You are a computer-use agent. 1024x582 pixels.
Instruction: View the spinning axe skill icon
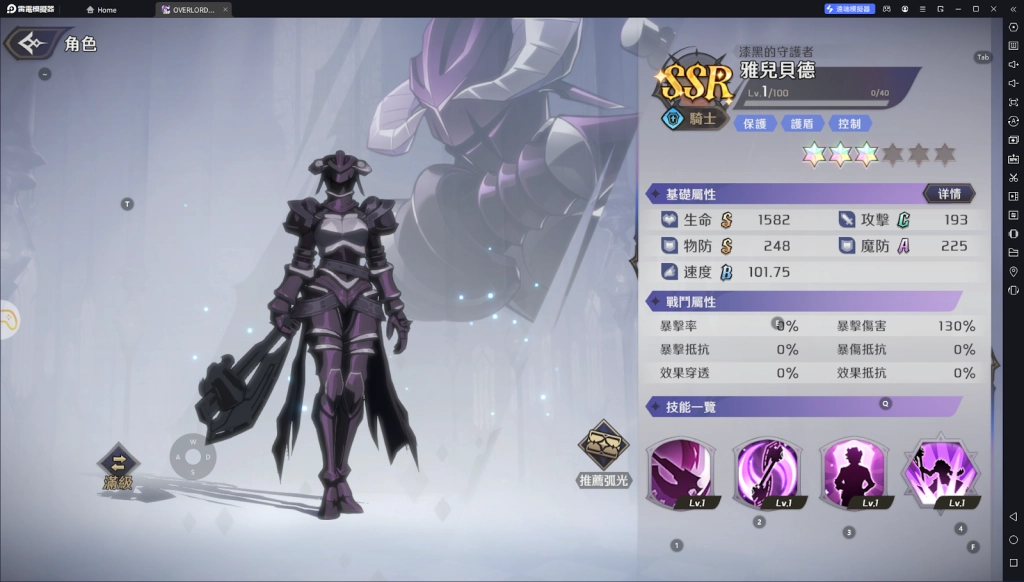point(767,471)
